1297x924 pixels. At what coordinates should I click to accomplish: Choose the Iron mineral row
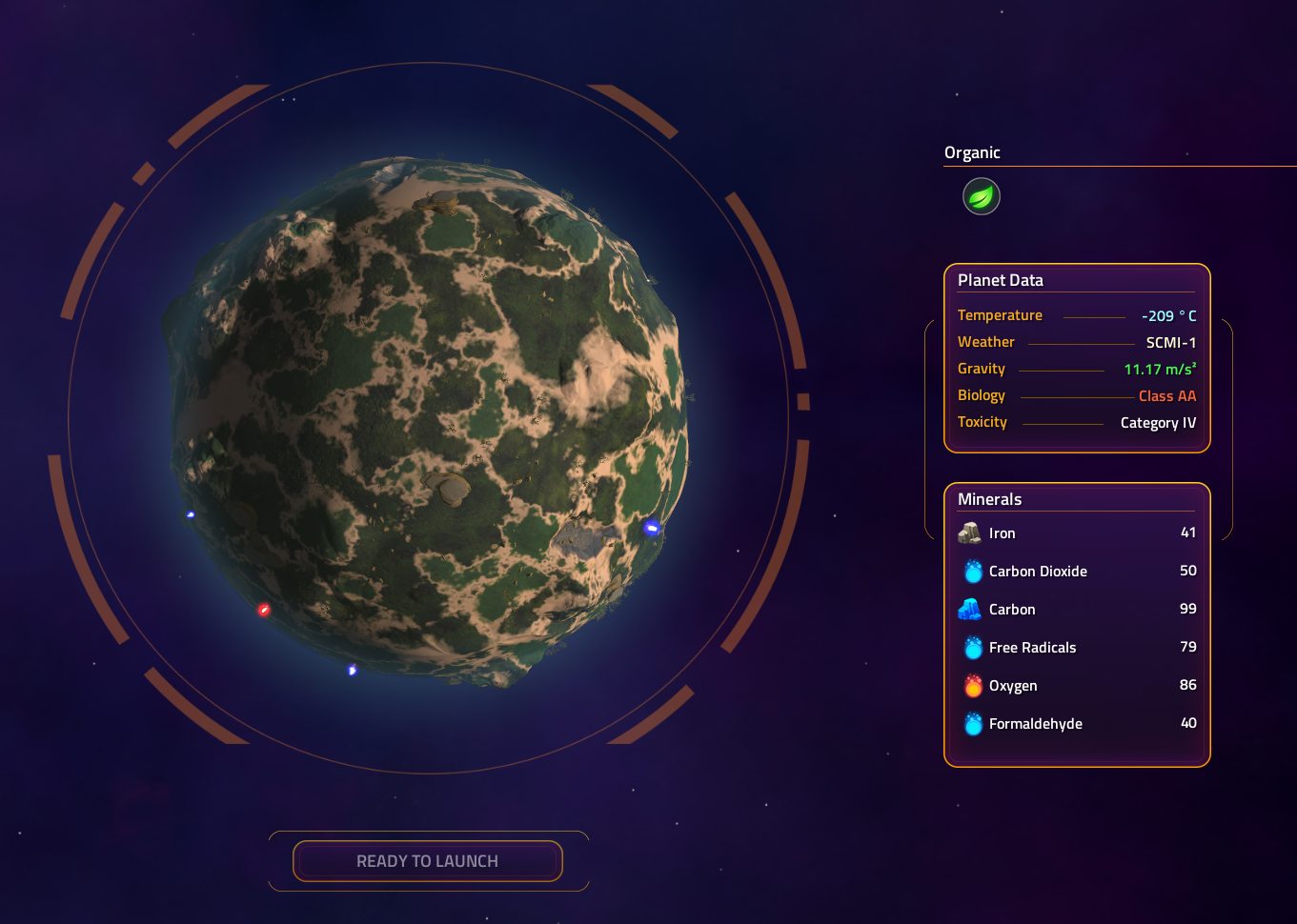tap(1076, 533)
